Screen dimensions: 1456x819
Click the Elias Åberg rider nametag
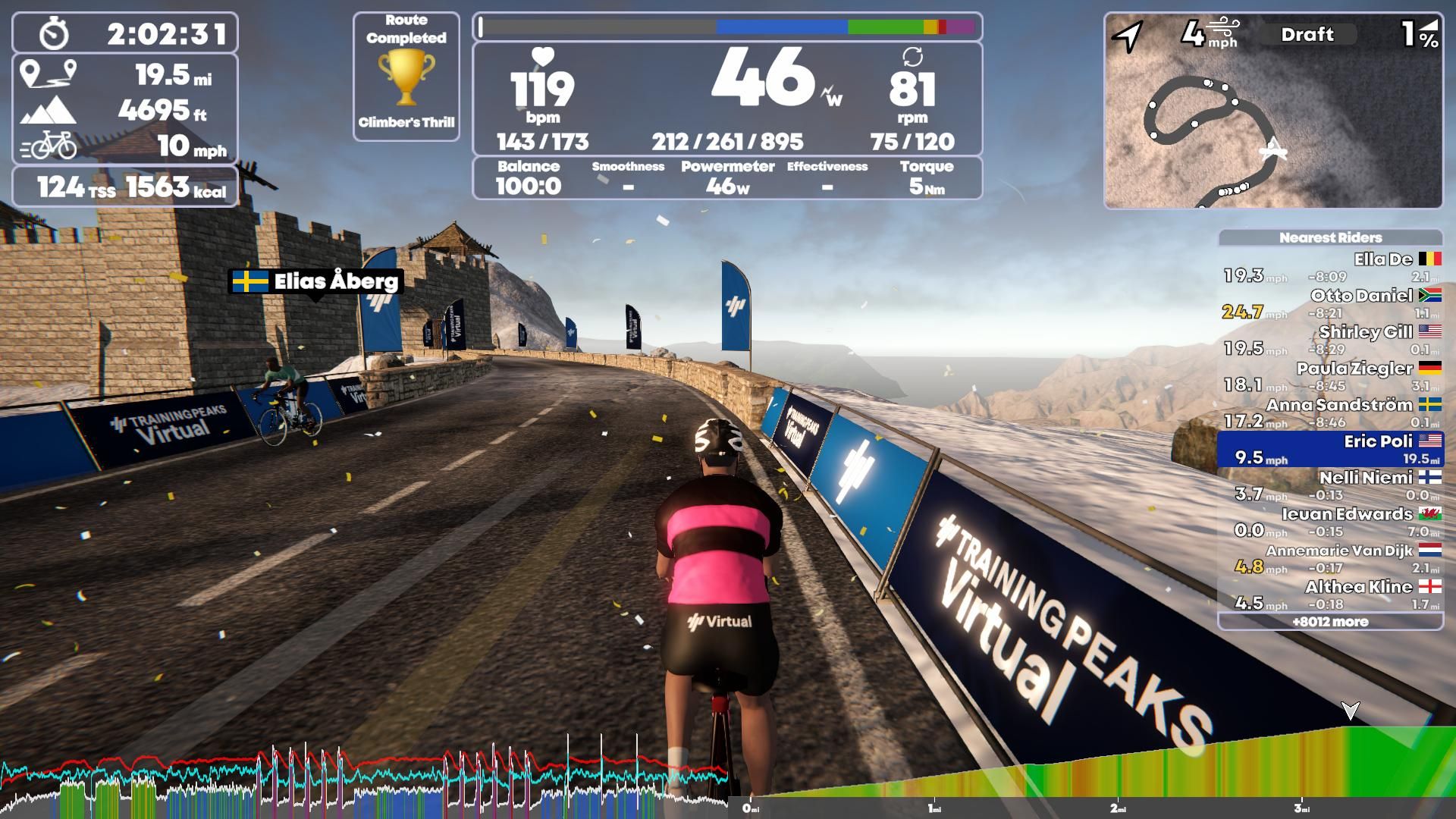315,282
